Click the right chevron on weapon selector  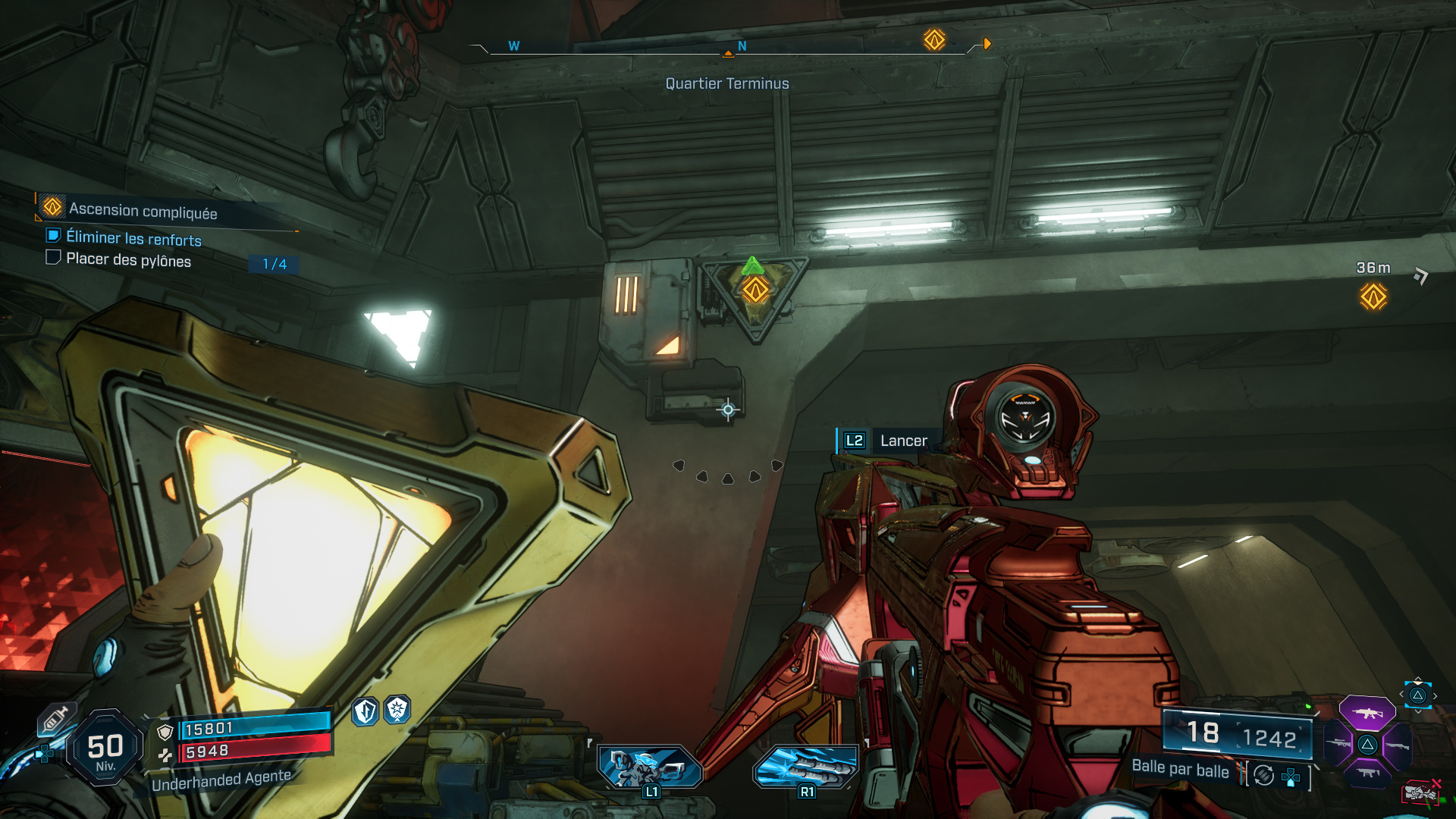(x=1435, y=695)
